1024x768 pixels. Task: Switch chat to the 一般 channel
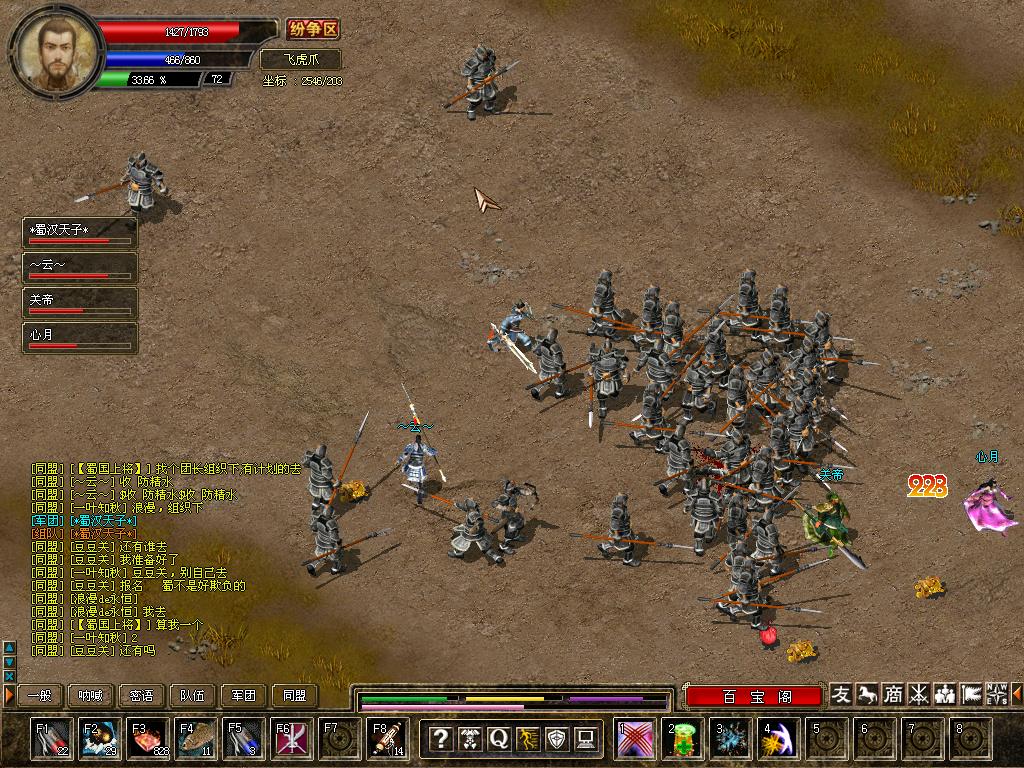click(39, 696)
